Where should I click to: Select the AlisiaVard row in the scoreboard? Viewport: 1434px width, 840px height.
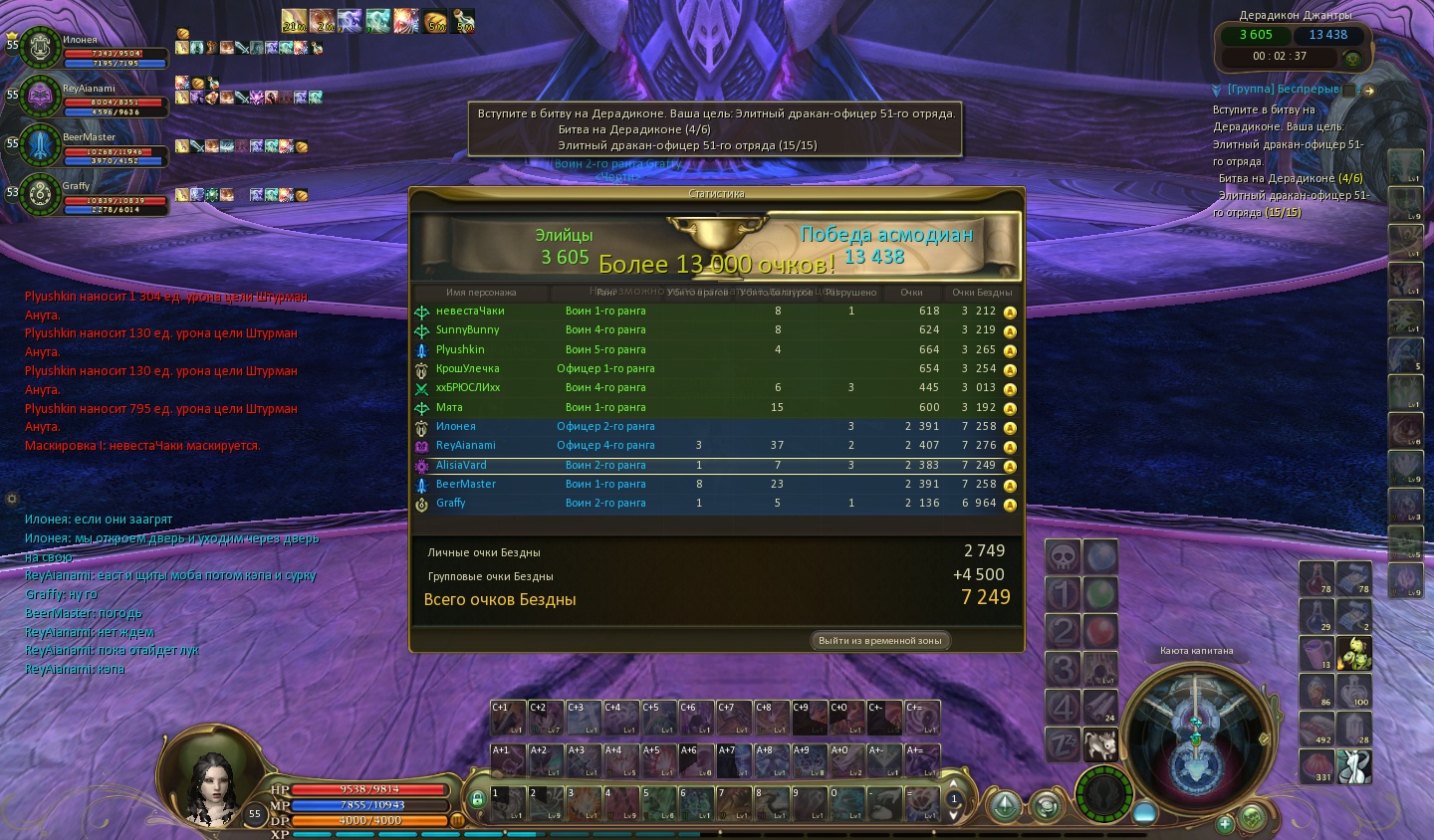(x=717, y=465)
